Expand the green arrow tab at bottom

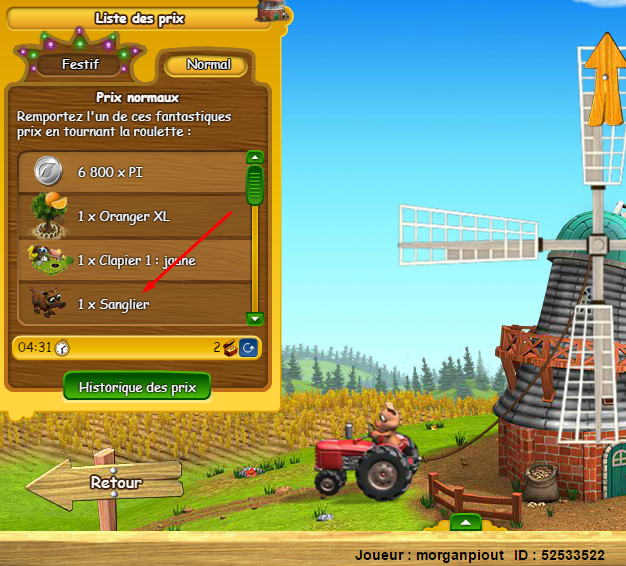point(465,522)
